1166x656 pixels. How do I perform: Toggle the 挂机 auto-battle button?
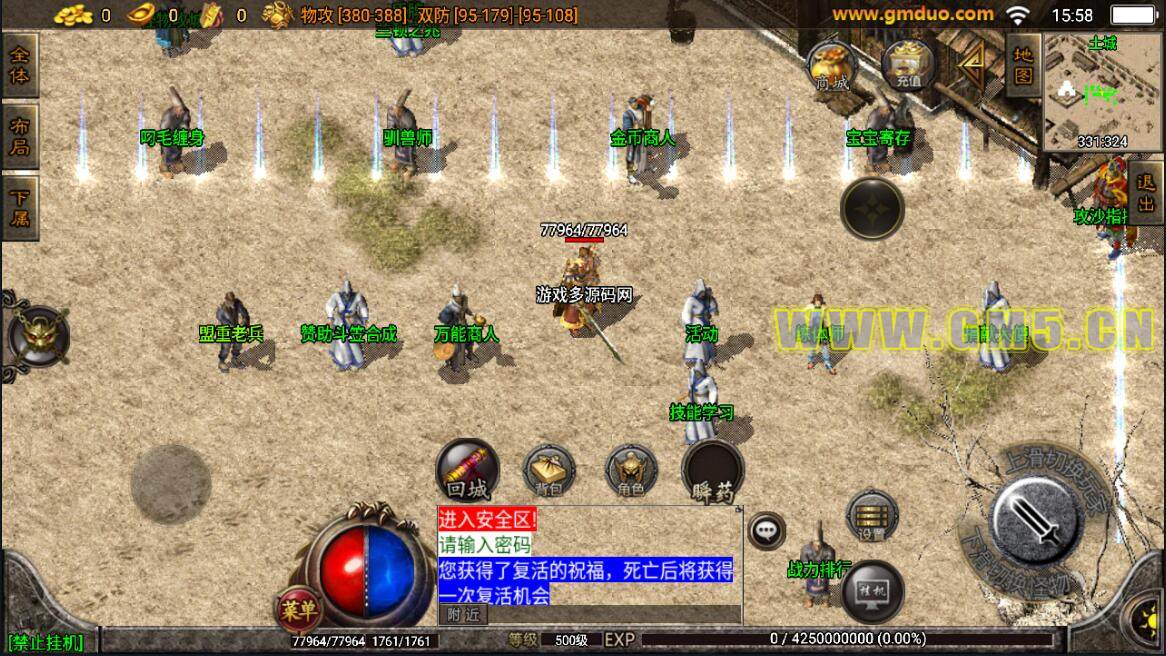pos(872,590)
